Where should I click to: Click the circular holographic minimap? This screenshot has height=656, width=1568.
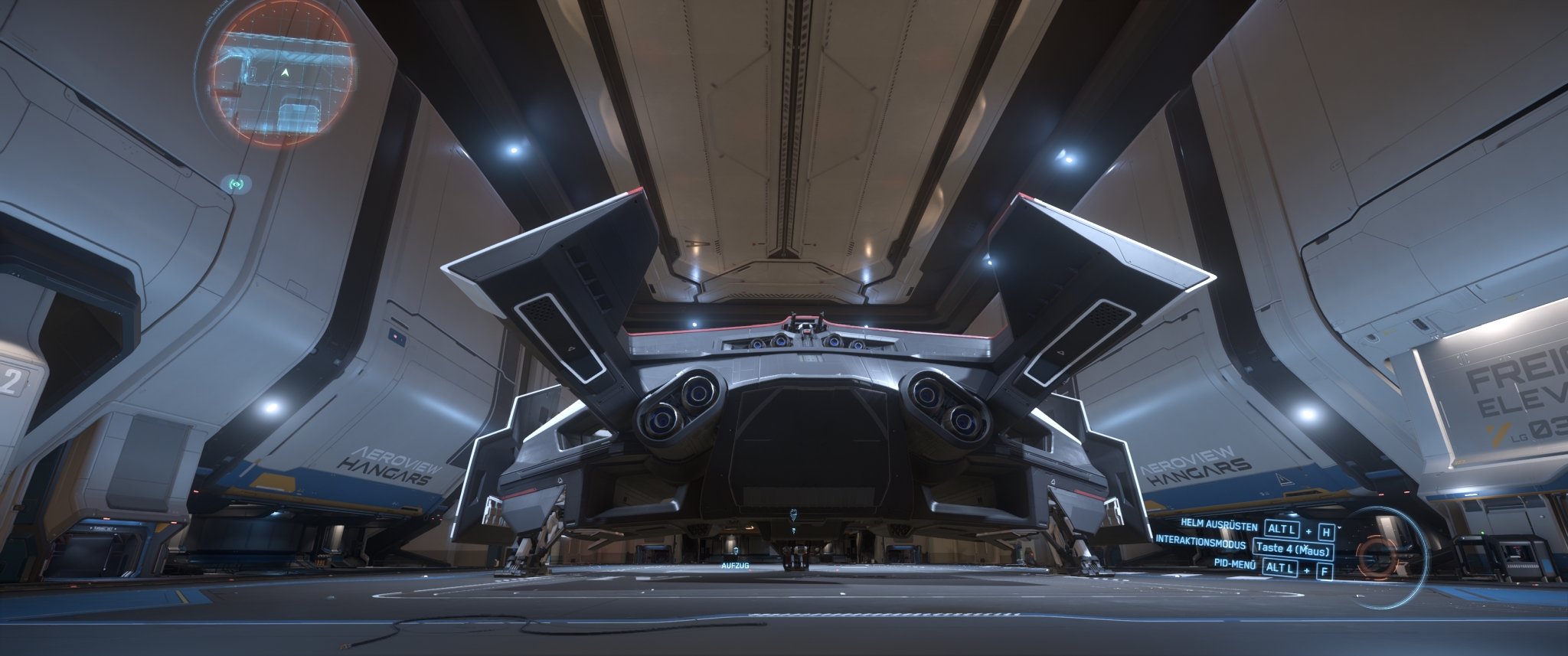point(280,81)
